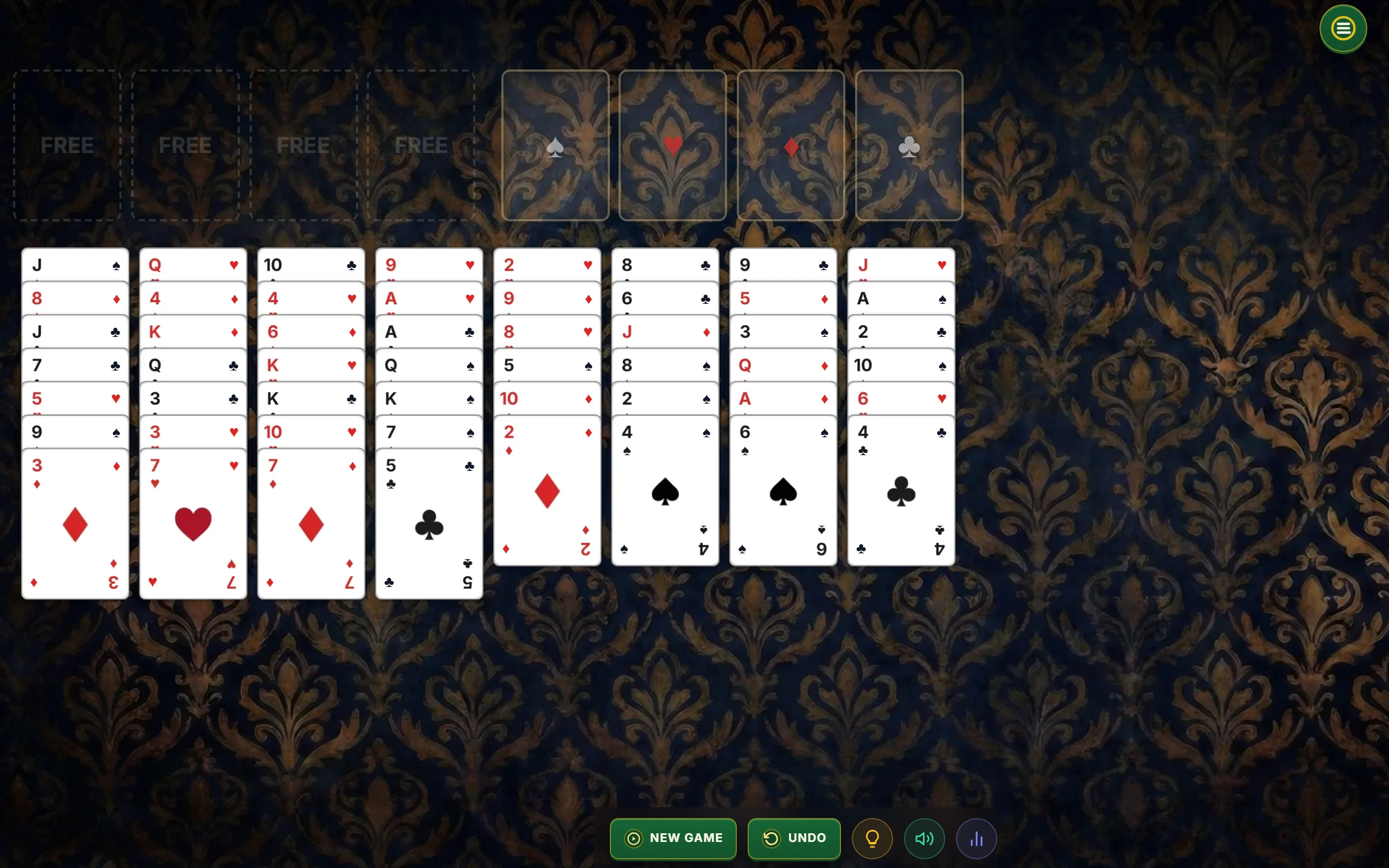Undo the last move

[x=794, y=838]
